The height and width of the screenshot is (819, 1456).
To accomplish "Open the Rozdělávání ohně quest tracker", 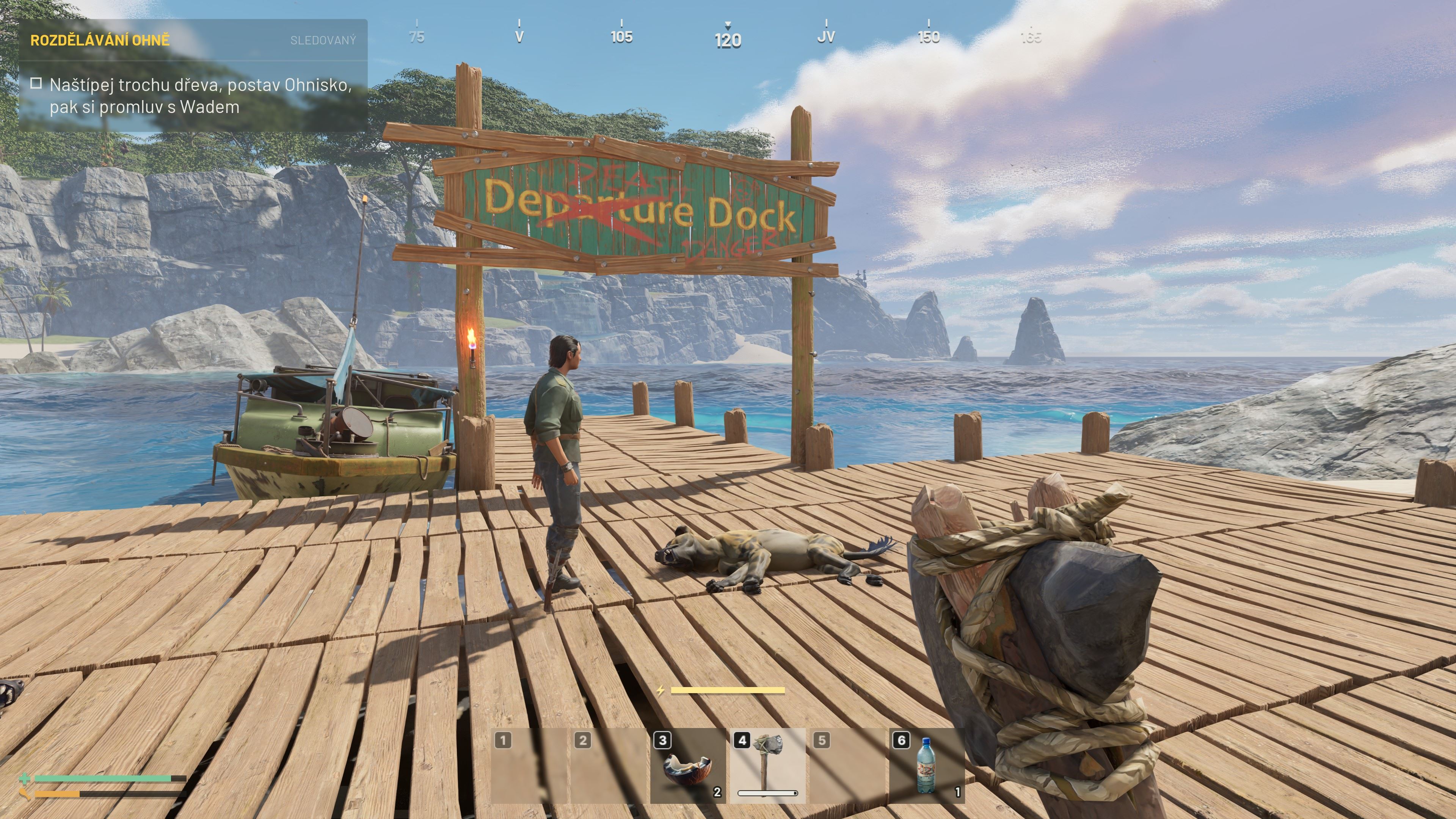I will click(x=100, y=40).
